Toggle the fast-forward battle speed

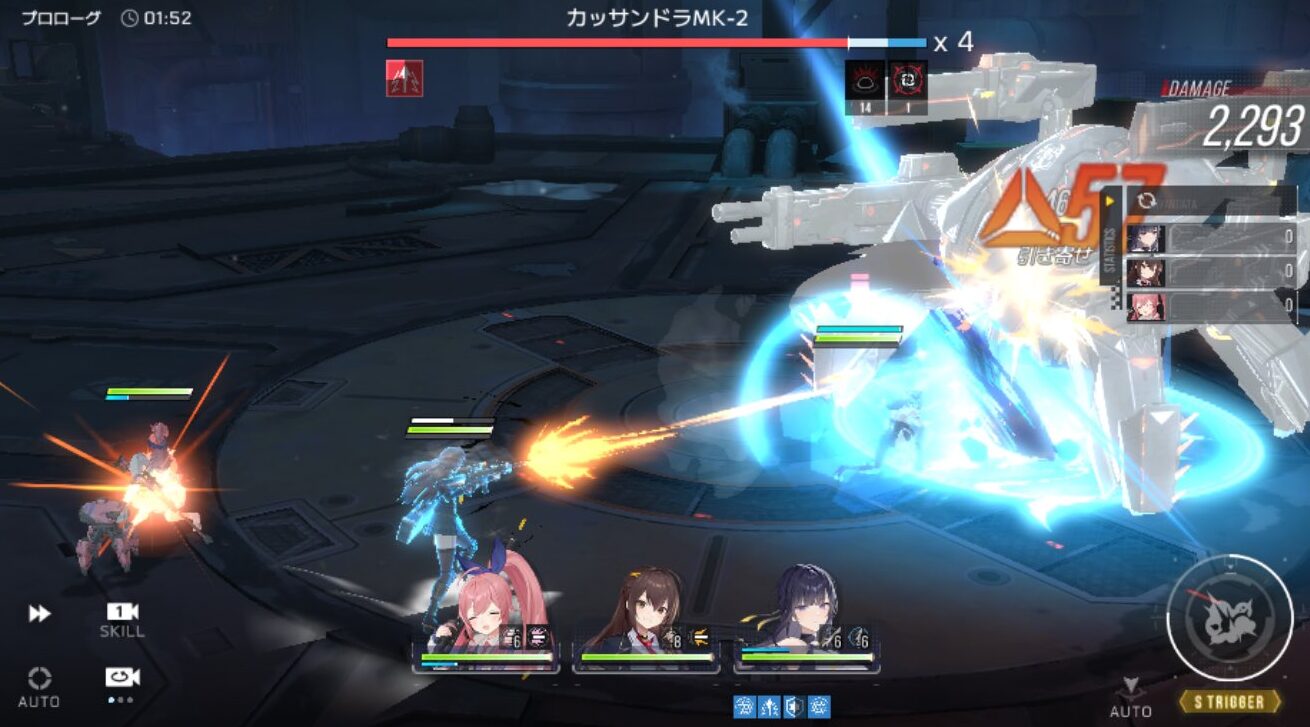point(39,613)
